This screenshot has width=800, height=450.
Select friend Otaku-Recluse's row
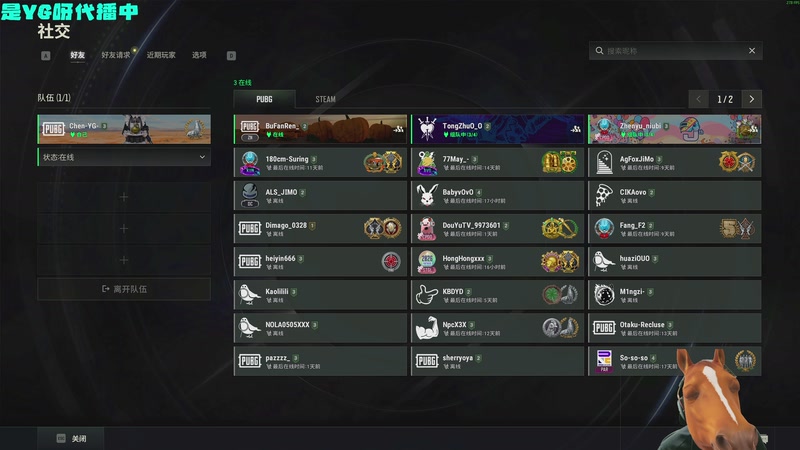[x=674, y=328]
